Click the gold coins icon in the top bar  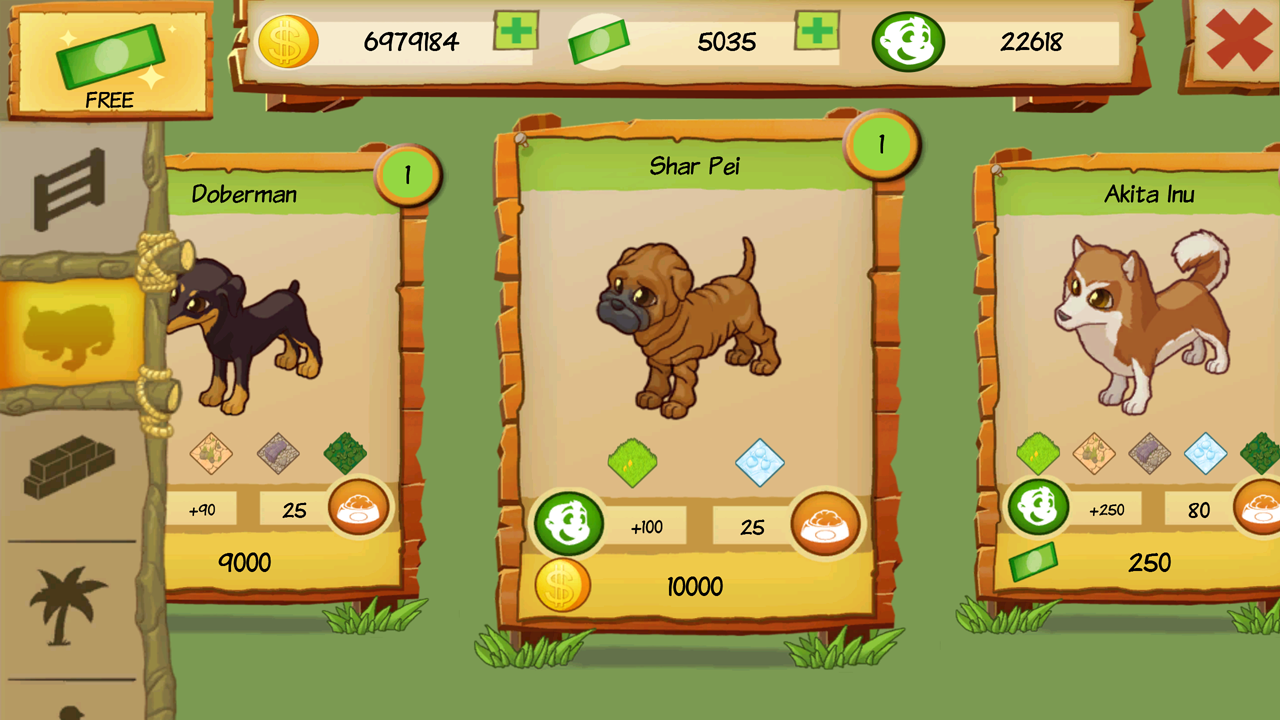click(x=291, y=42)
